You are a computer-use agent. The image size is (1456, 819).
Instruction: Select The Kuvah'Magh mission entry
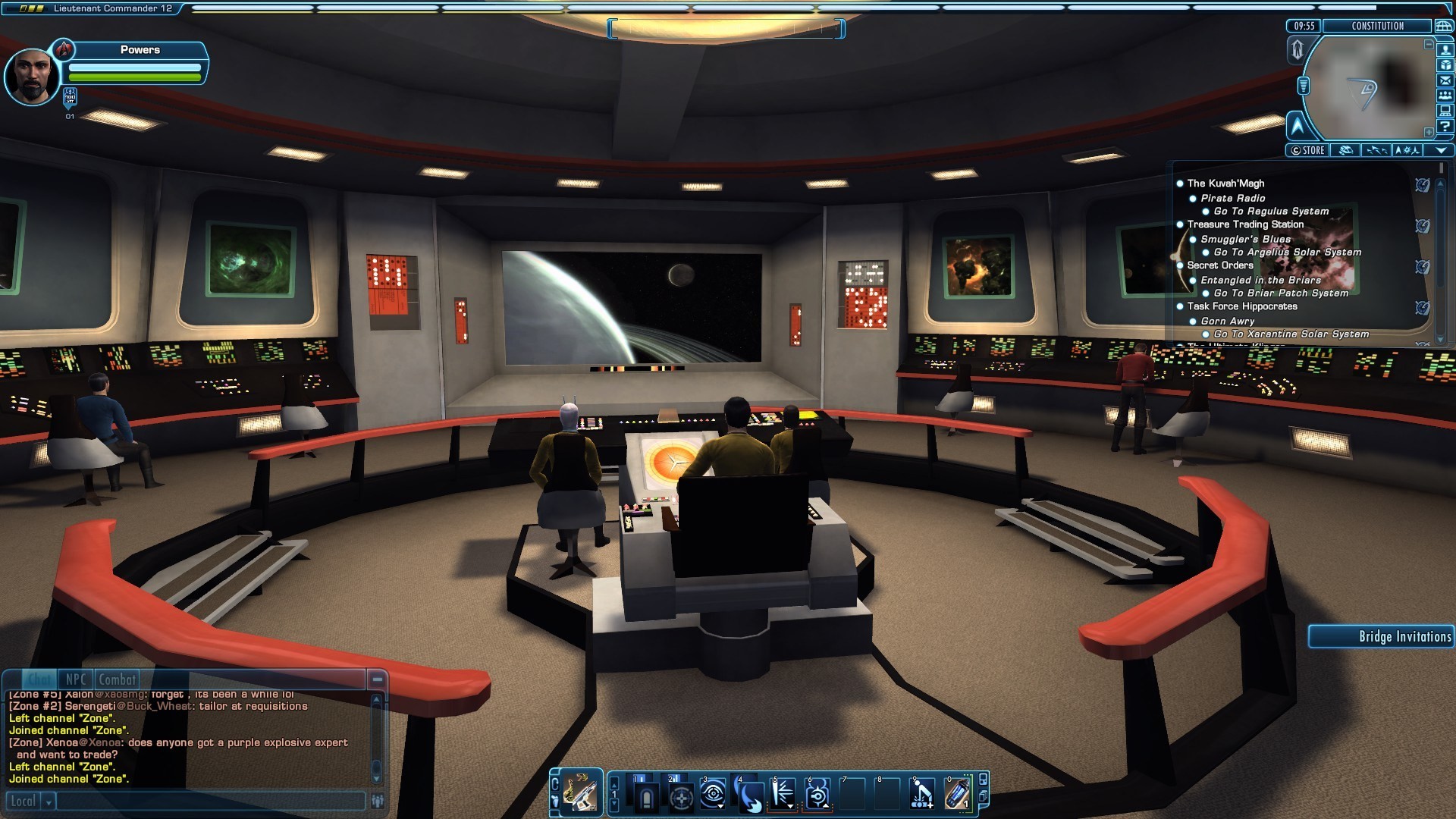coord(1225,184)
